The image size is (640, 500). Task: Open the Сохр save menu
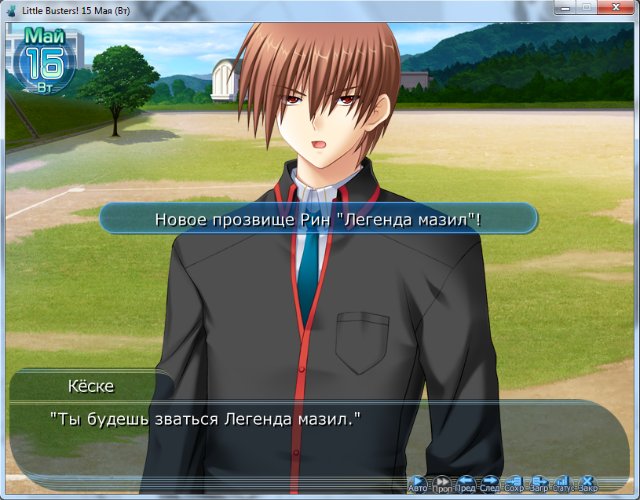tap(515, 483)
